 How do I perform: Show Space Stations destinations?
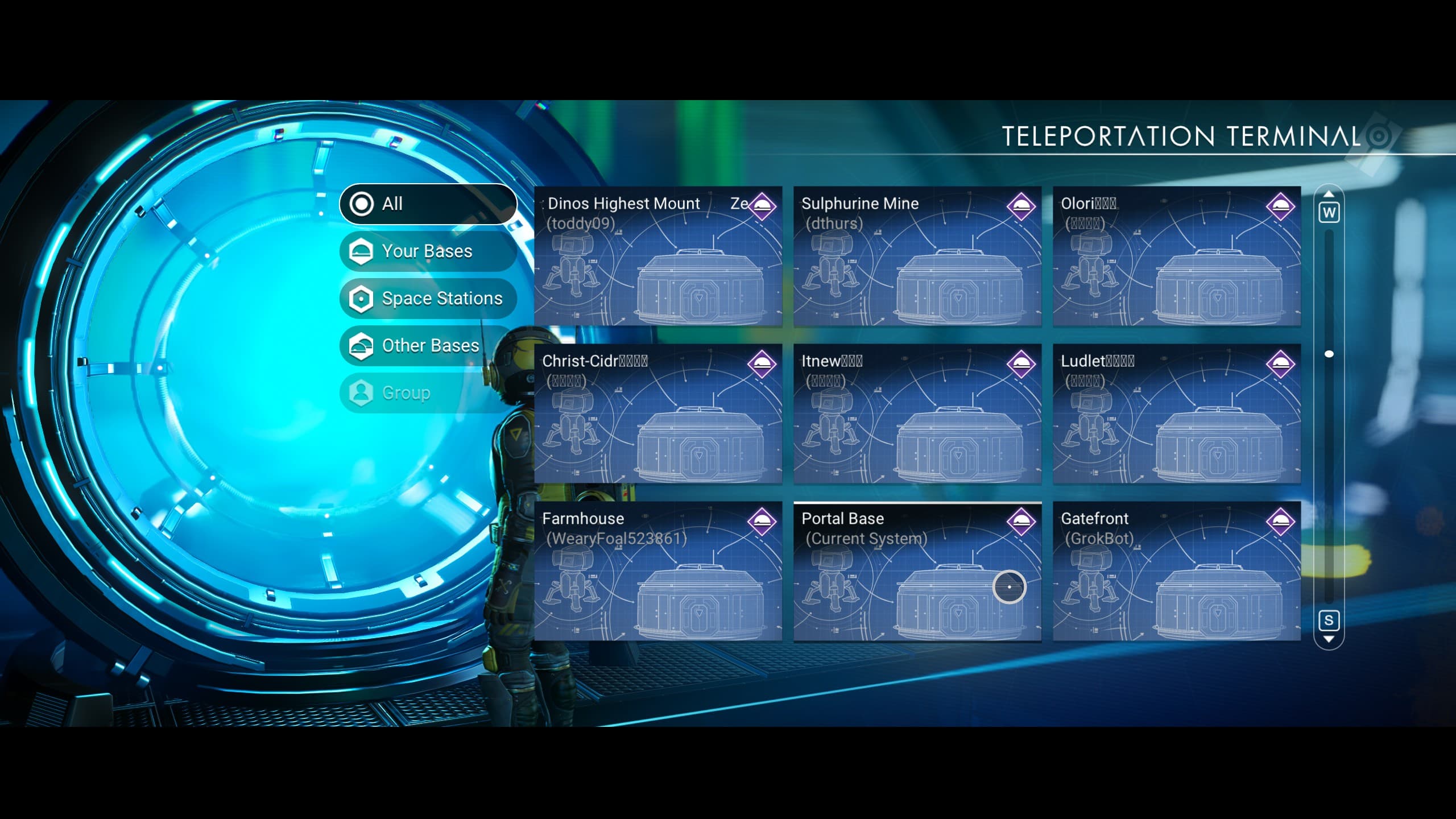(428, 298)
